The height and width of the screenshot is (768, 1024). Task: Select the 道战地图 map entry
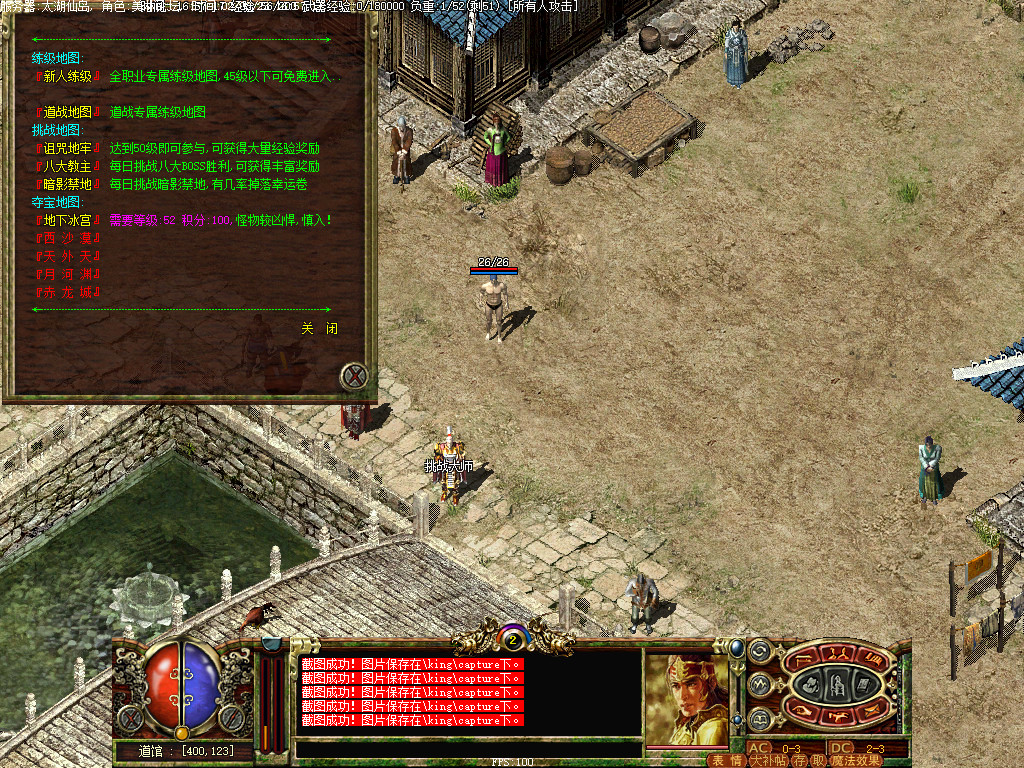pos(68,112)
